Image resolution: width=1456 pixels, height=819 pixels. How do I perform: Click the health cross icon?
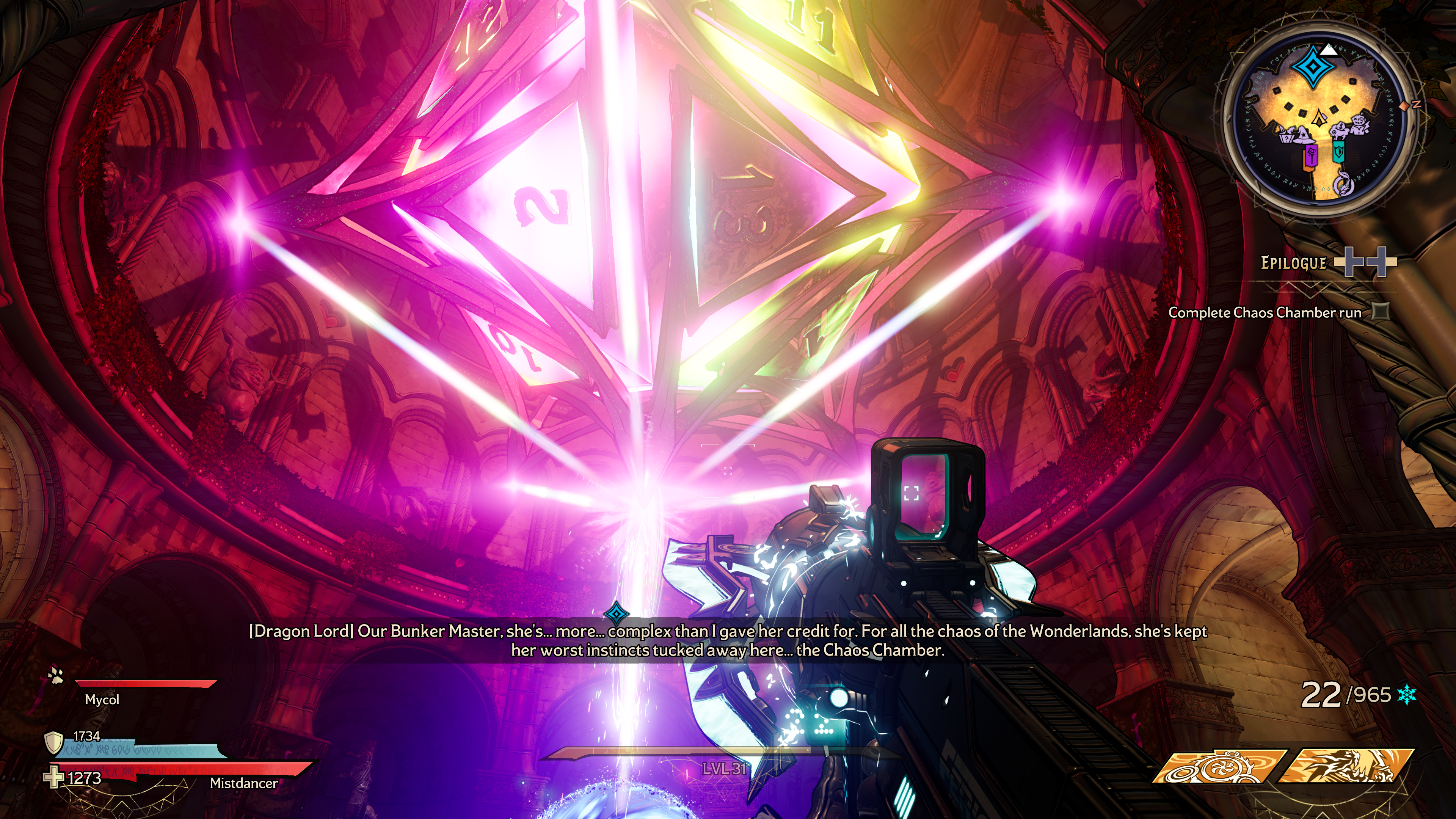[x=54, y=777]
